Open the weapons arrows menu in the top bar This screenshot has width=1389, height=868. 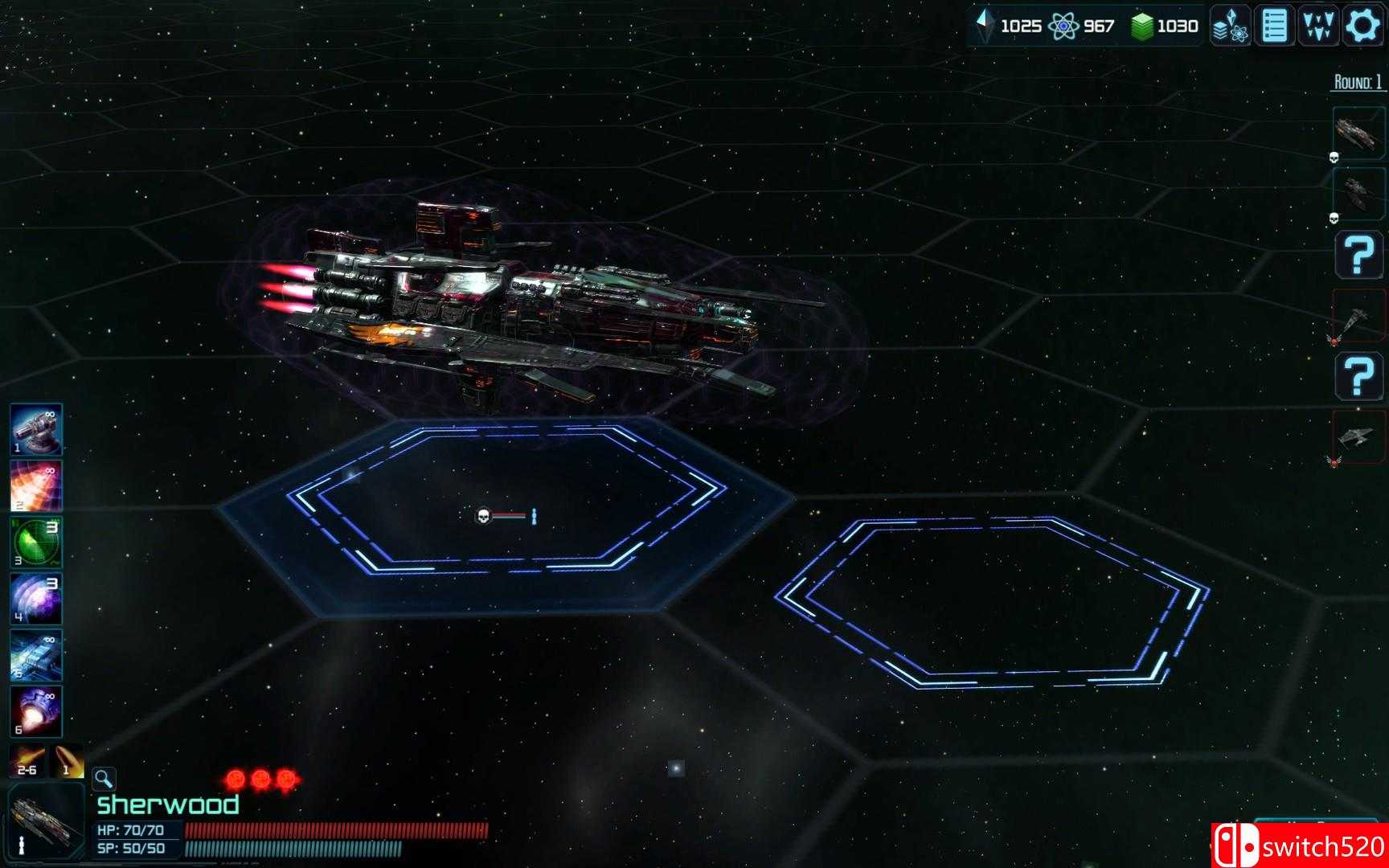[x=1316, y=25]
